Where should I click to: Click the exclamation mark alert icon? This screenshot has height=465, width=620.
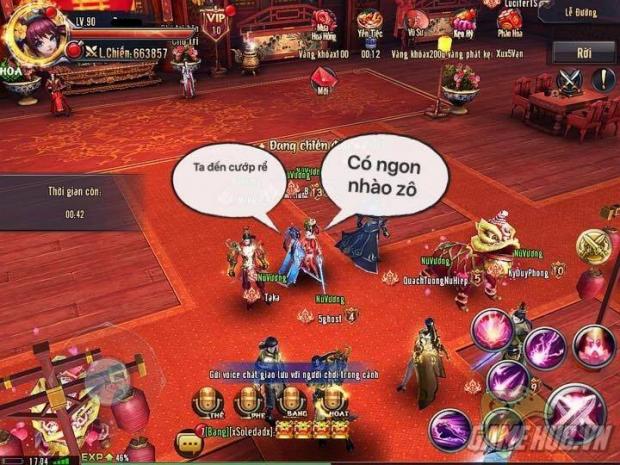pos(603,80)
